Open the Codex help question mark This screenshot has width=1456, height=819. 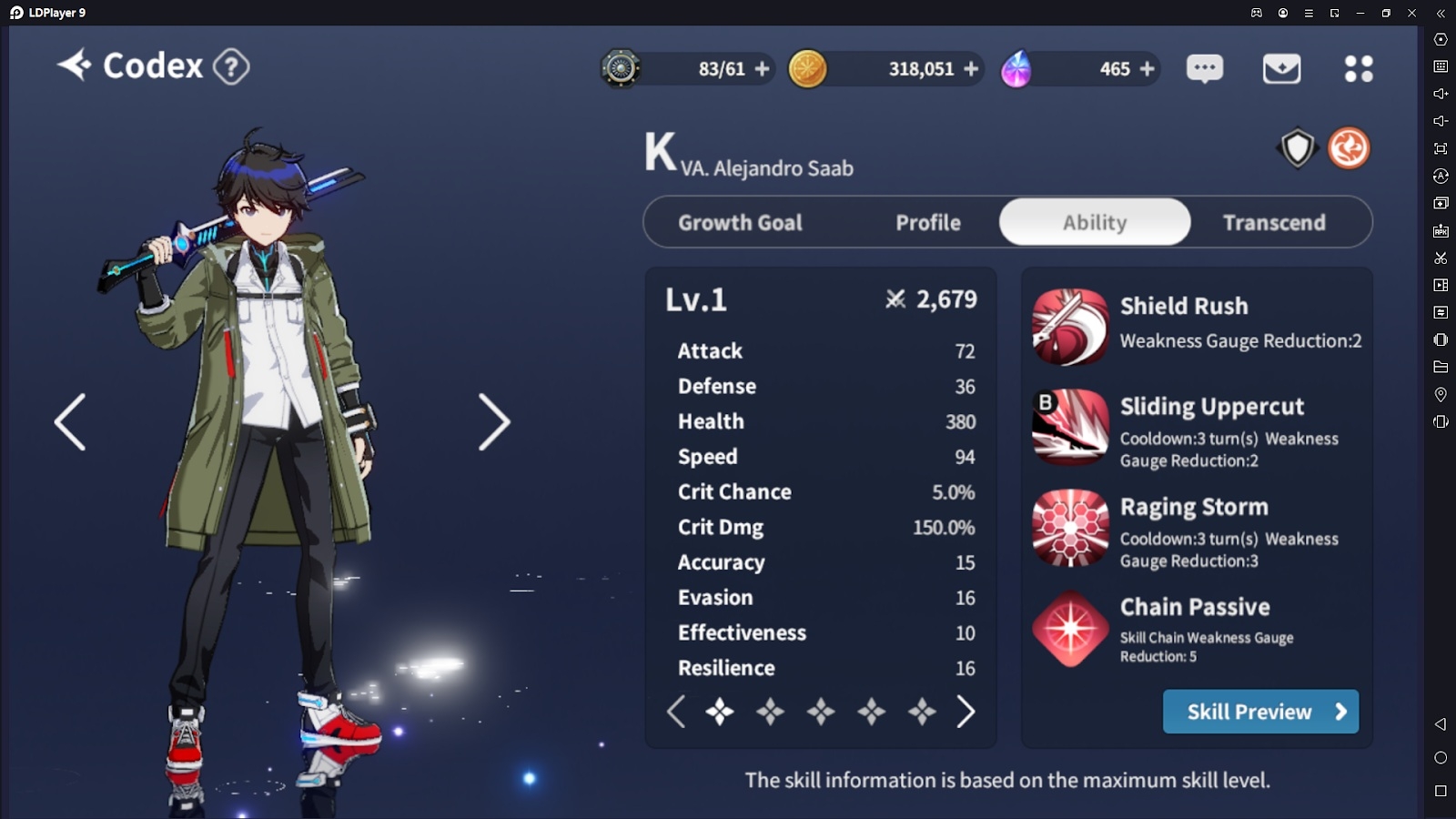(231, 66)
